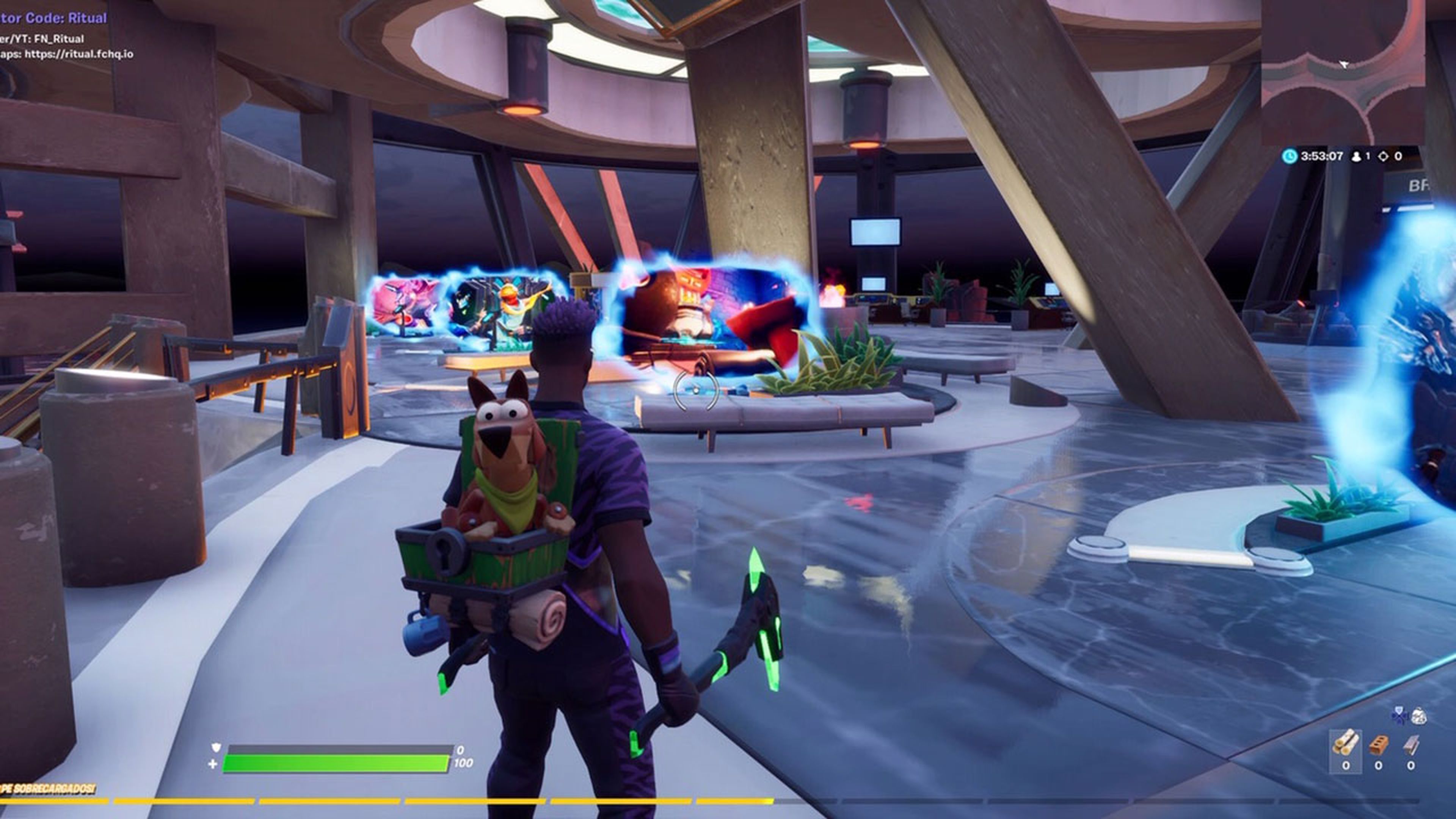Select the brick material icon

1378,744
